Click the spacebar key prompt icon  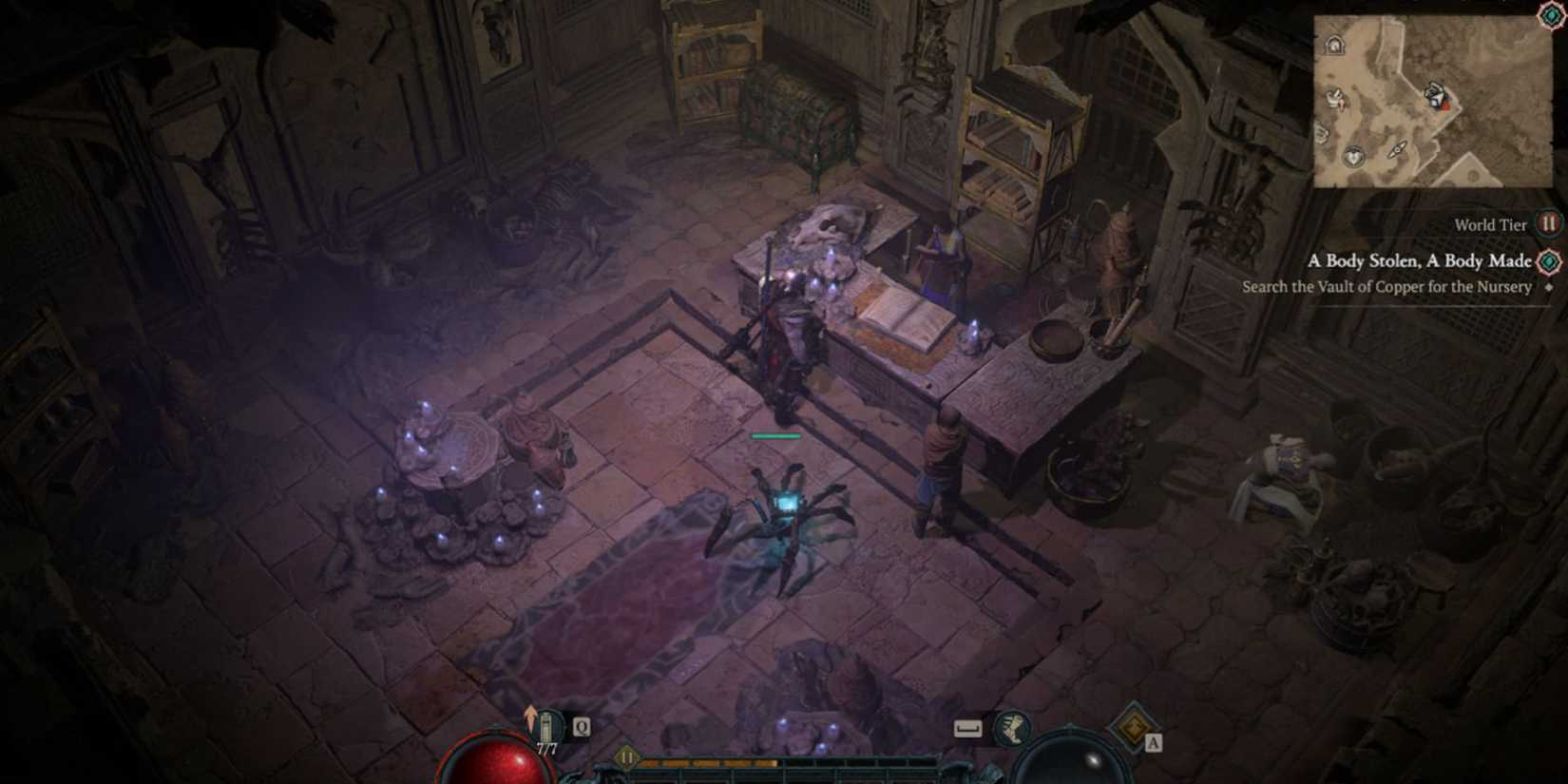point(967,727)
